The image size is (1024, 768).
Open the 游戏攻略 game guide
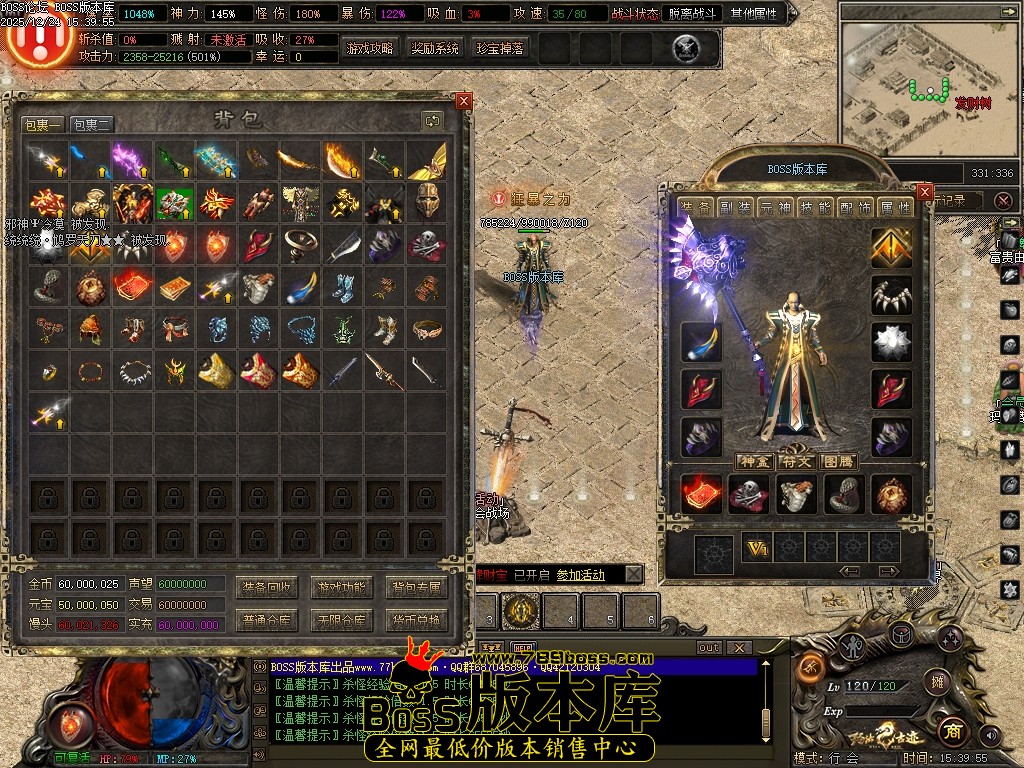(x=370, y=48)
